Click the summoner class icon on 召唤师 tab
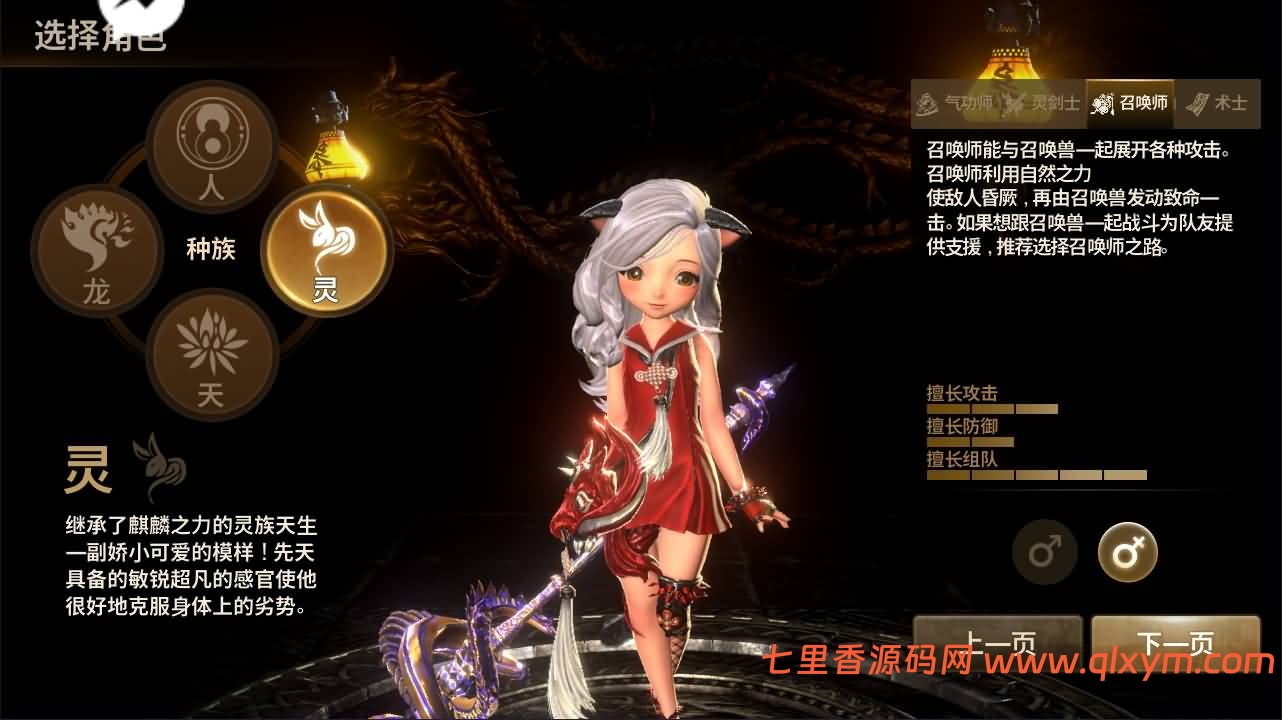1282x720 pixels. coord(1102,103)
